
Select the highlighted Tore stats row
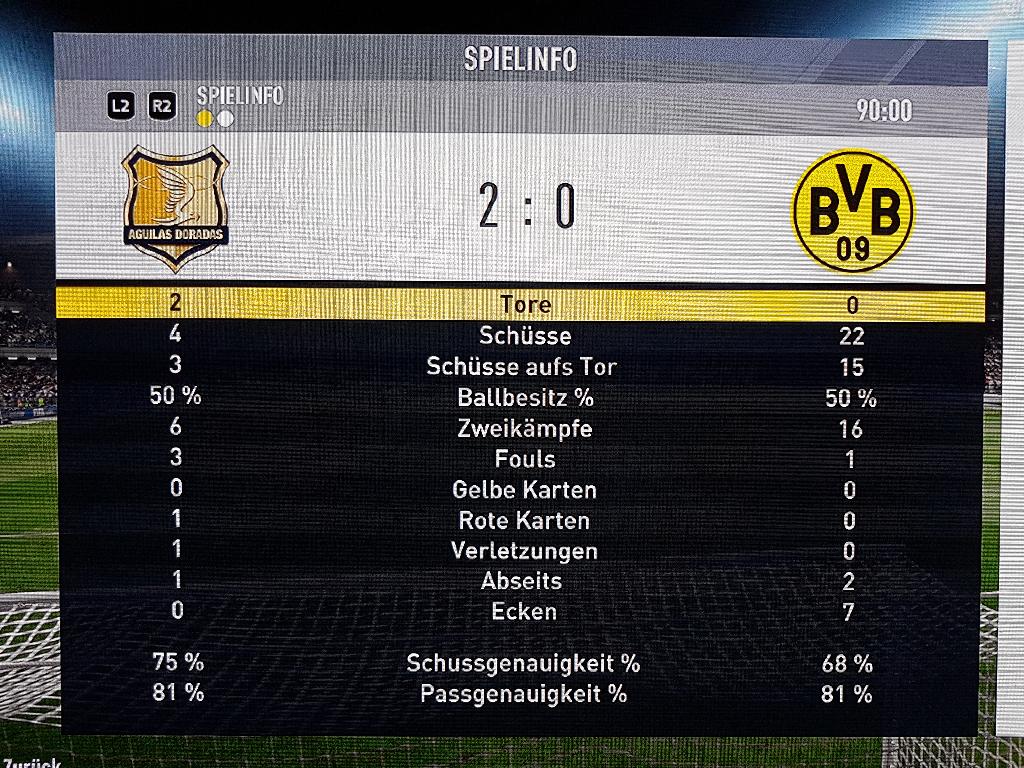tap(520, 304)
